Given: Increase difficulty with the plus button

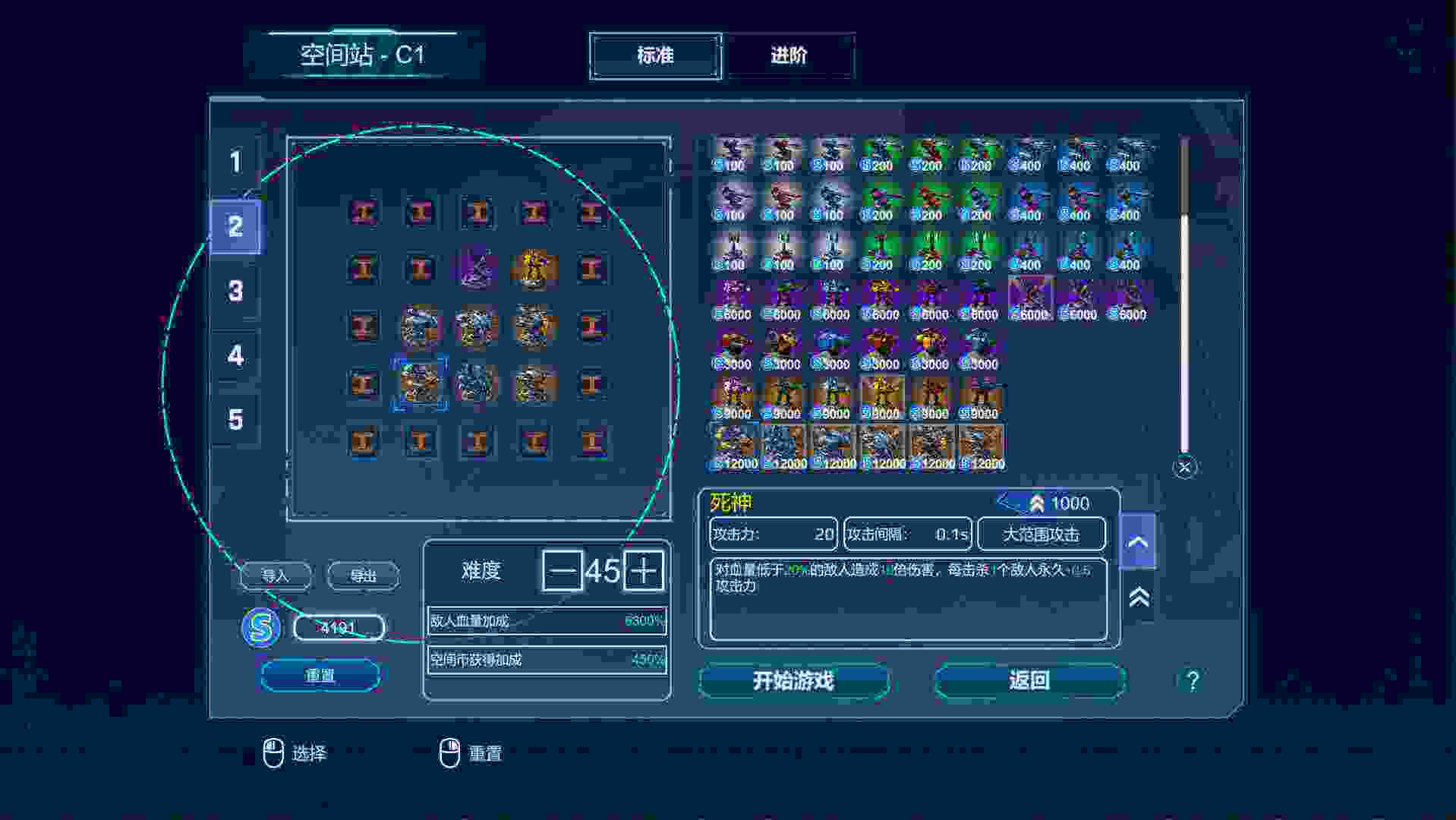Looking at the screenshot, I should click(x=644, y=571).
